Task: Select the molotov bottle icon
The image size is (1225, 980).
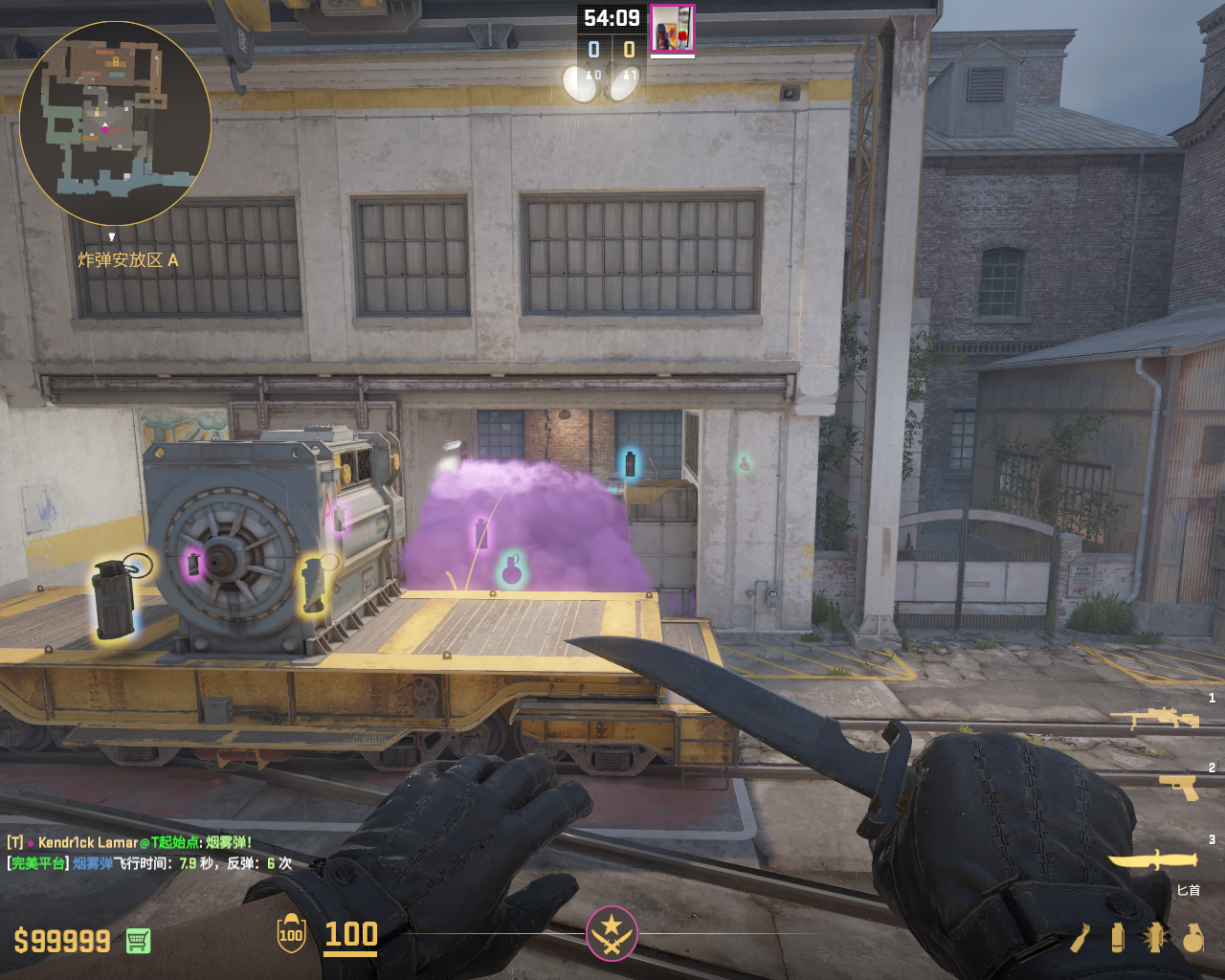Action: pyautogui.click(x=1080, y=938)
